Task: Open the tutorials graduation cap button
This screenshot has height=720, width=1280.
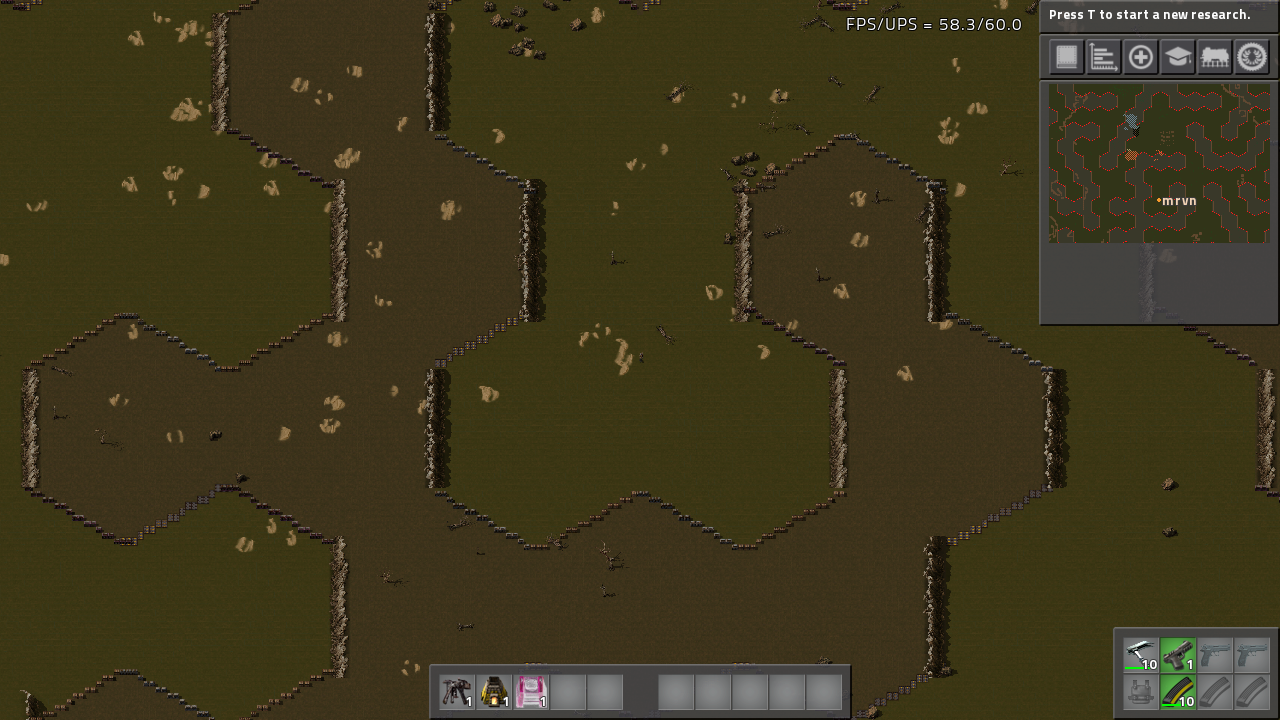Action: (1178, 57)
